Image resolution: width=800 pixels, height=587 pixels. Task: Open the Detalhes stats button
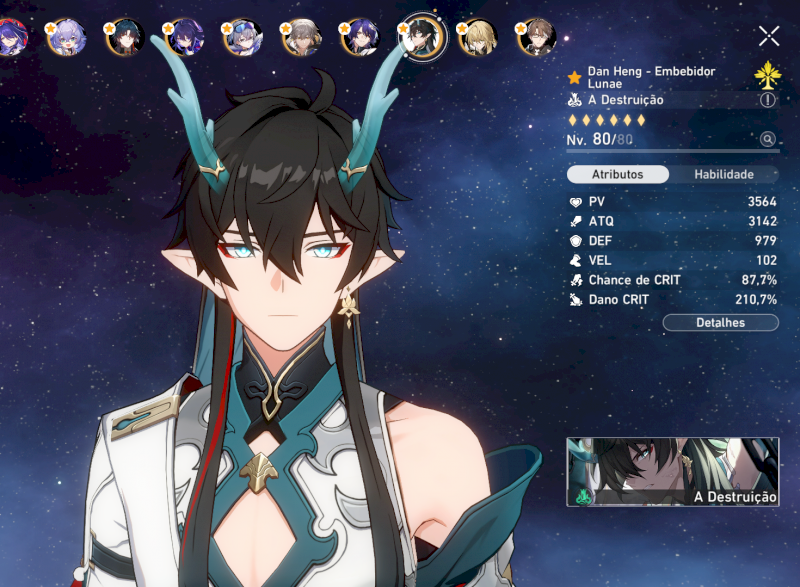coord(720,322)
